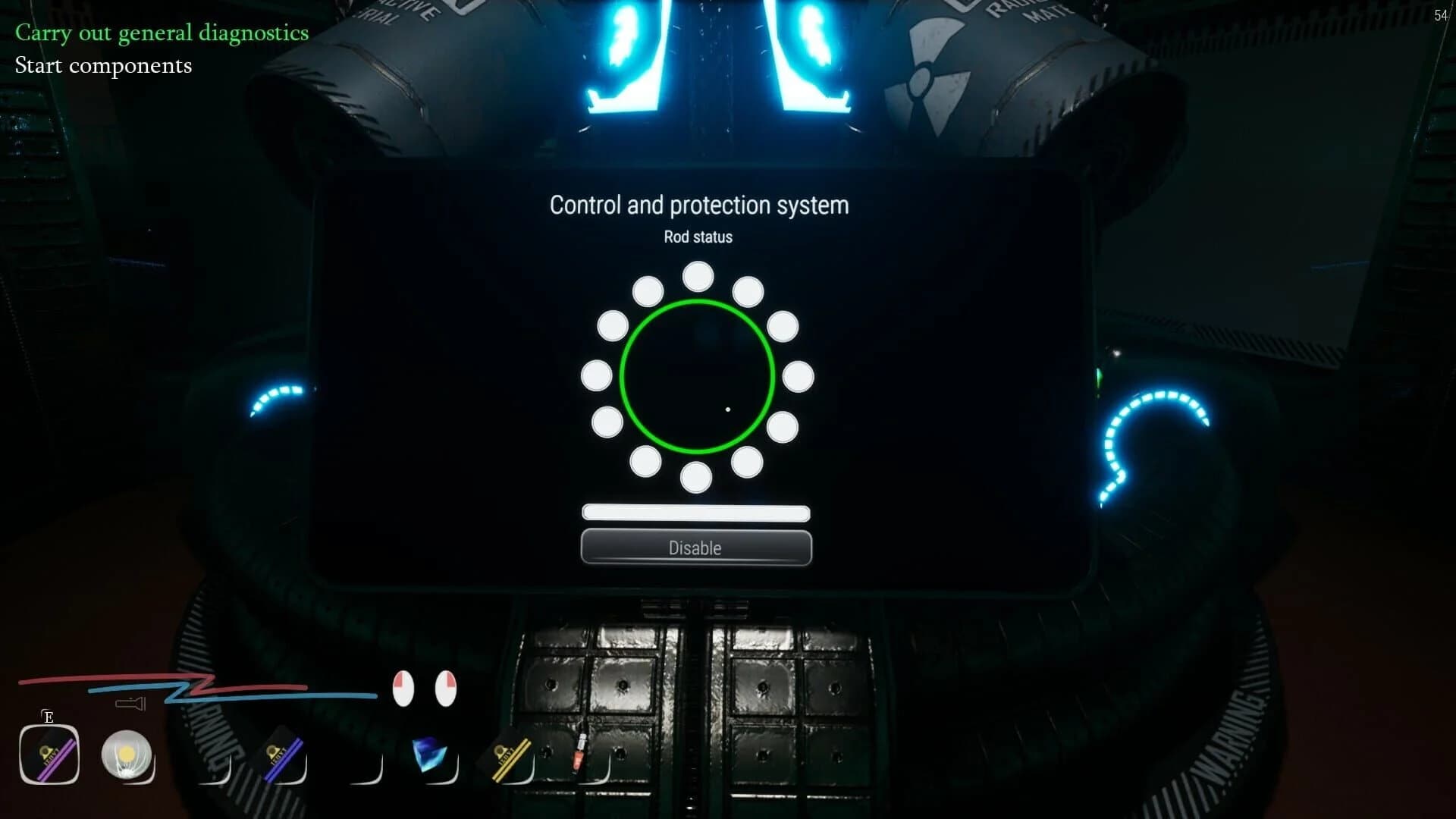Select the 'Start components' objective entry
Image resolution: width=1456 pixels, height=819 pixels.
click(104, 66)
